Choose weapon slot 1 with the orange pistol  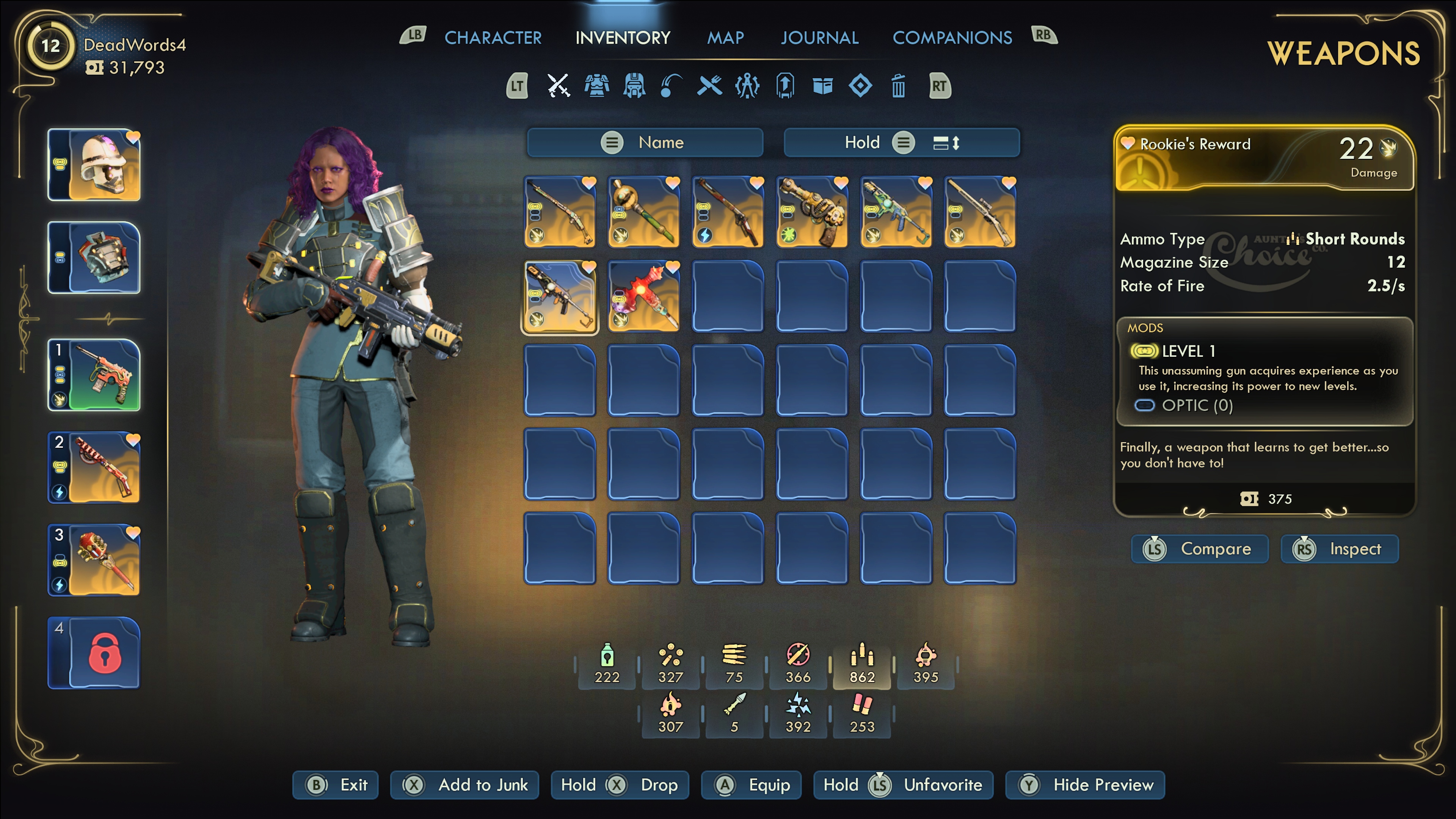point(94,375)
